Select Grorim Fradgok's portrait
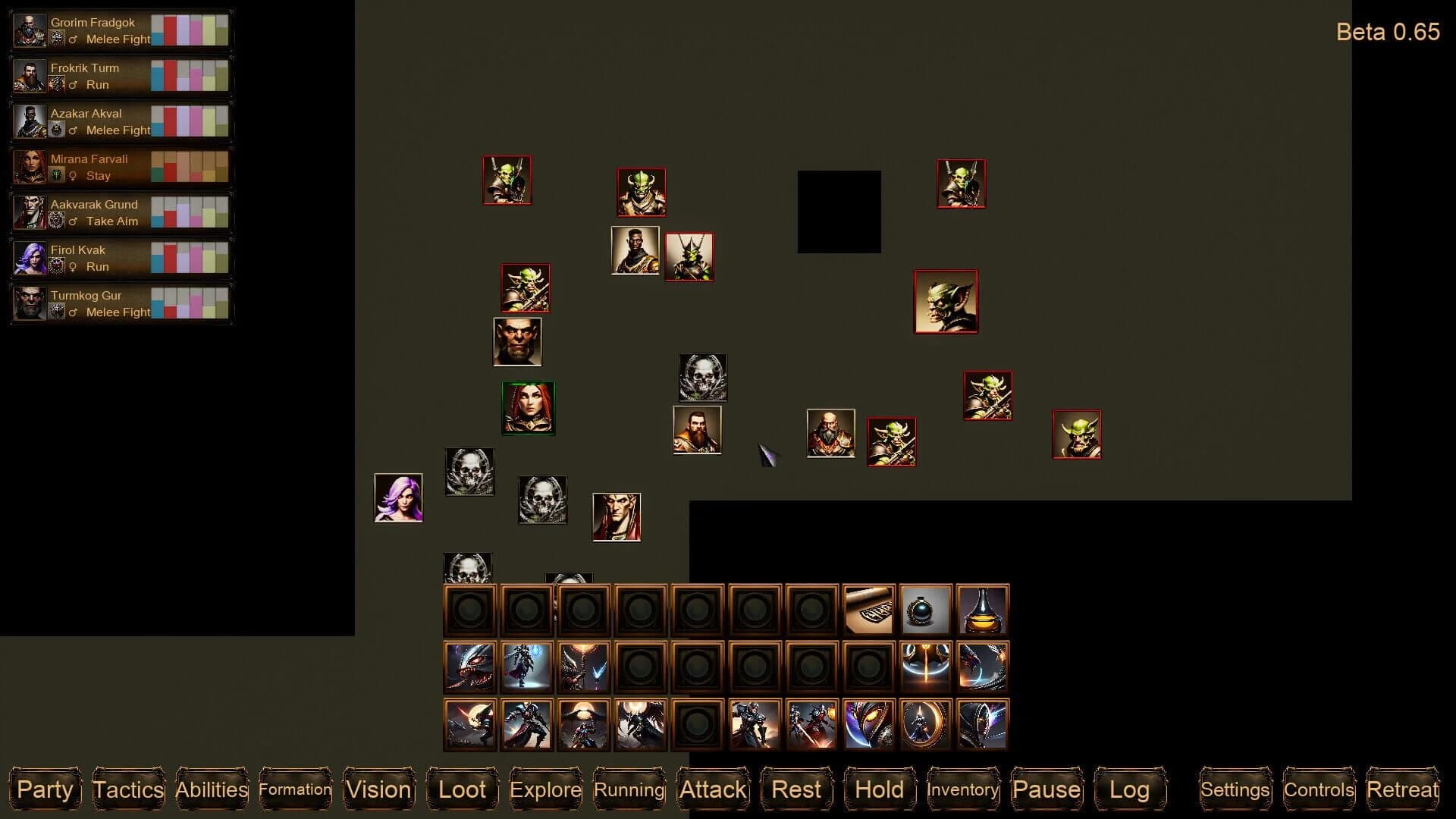Viewport: 1456px width, 819px height. (x=30, y=30)
